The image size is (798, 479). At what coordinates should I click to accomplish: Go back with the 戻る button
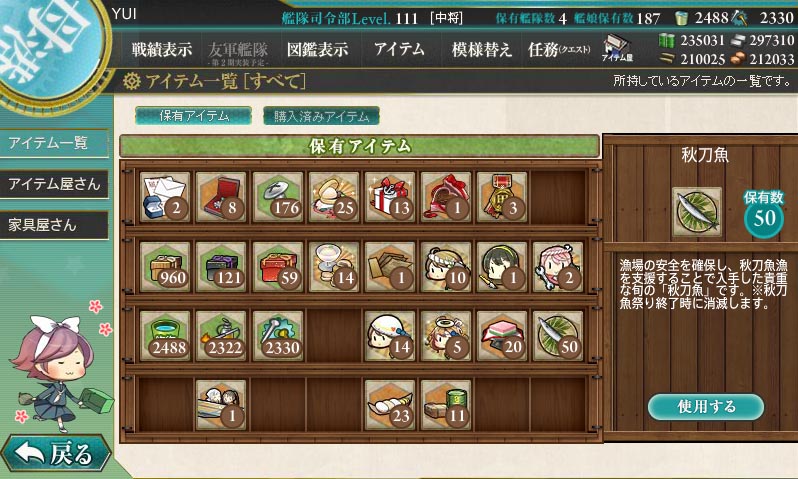[55, 455]
